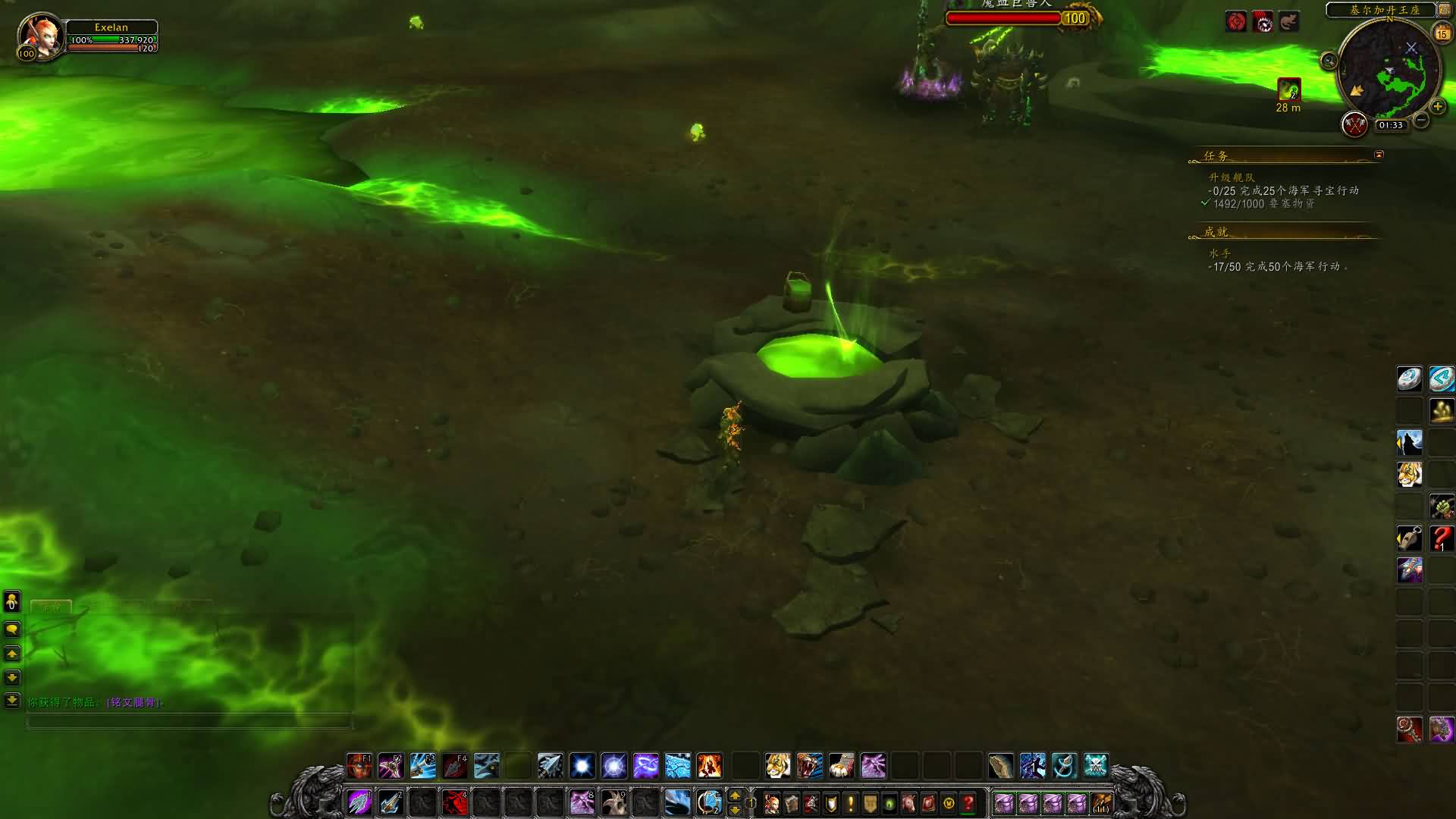The image size is (1456, 819).
Task: Select the howling wolf ability slot
Action: point(1409,443)
